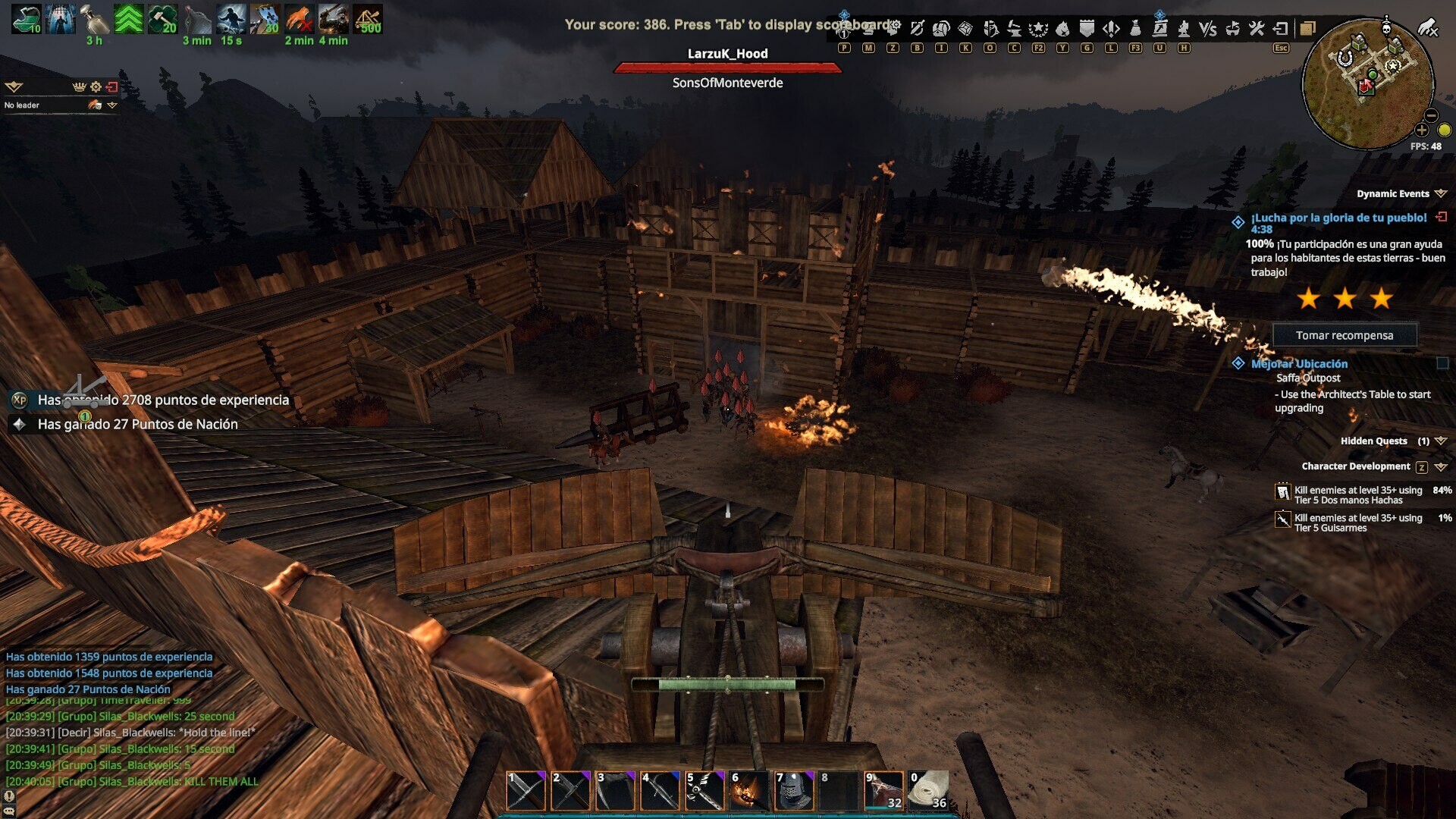Expand the Hidden Quests section
Image resolution: width=1456 pixels, height=819 pixels.
pyautogui.click(x=1441, y=441)
